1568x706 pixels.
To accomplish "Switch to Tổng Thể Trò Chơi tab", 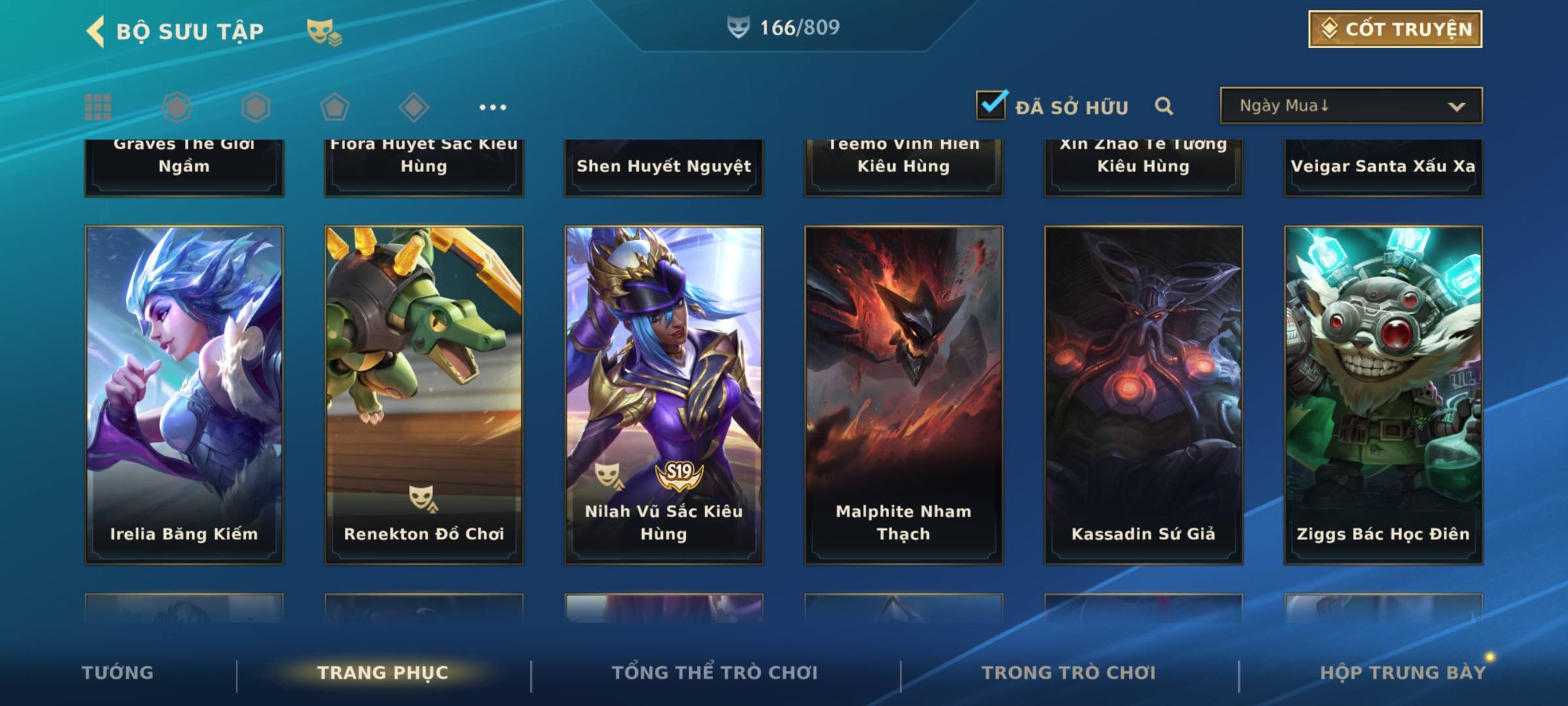I will [x=715, y=673].
